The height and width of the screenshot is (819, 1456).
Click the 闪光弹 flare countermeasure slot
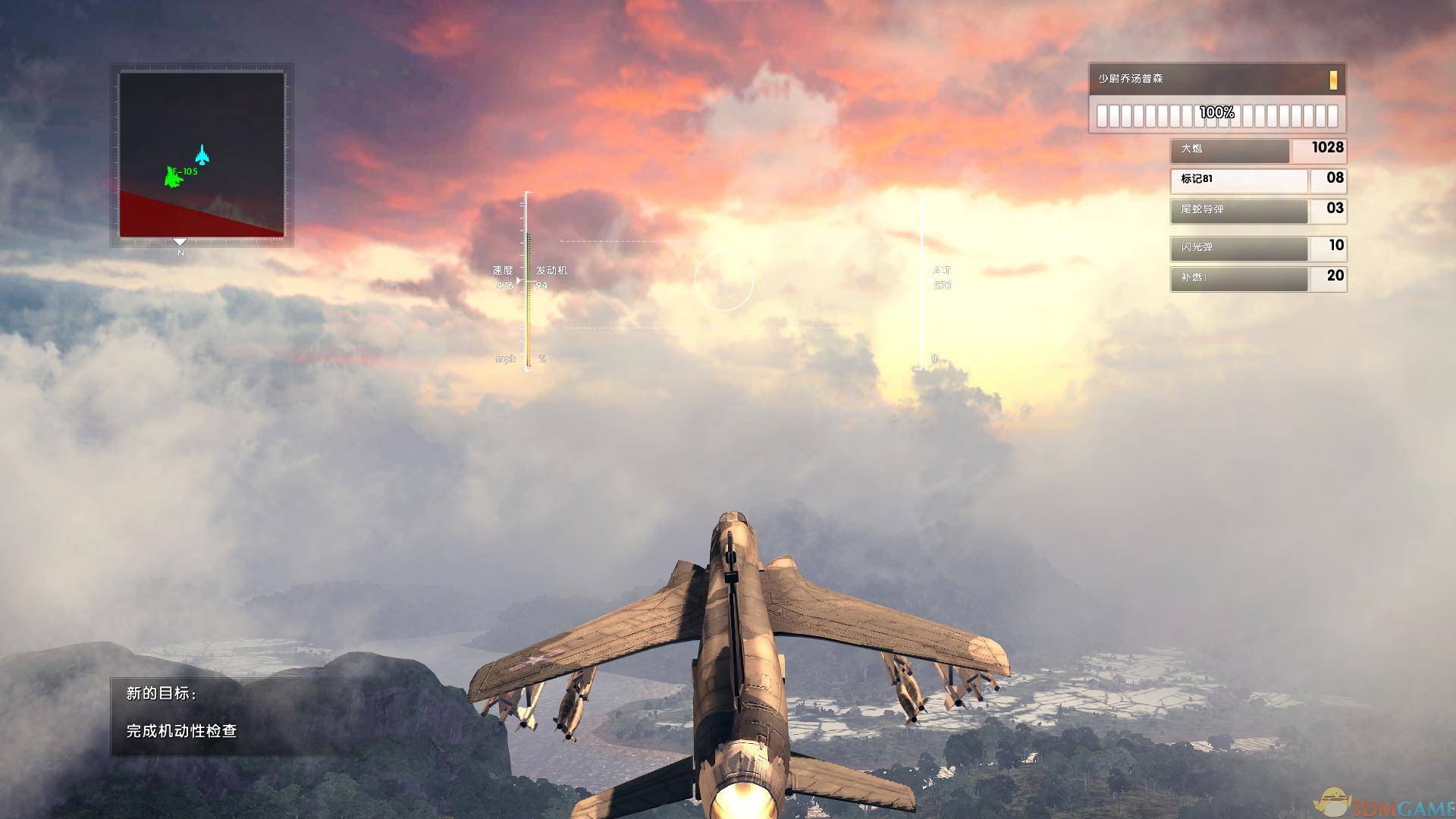pos(1239,248)
